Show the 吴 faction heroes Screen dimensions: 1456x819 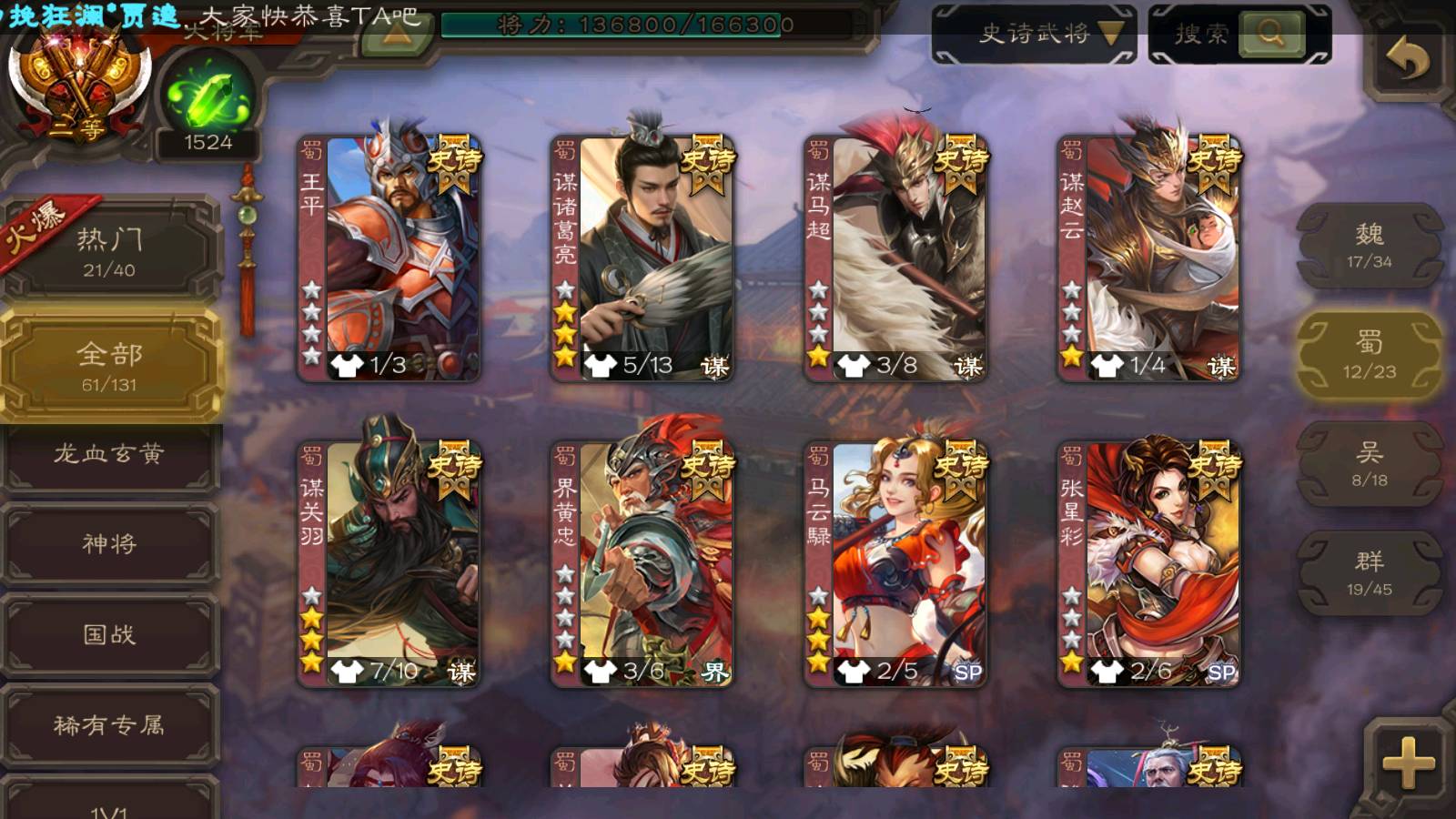click(x=1369, y=464)
